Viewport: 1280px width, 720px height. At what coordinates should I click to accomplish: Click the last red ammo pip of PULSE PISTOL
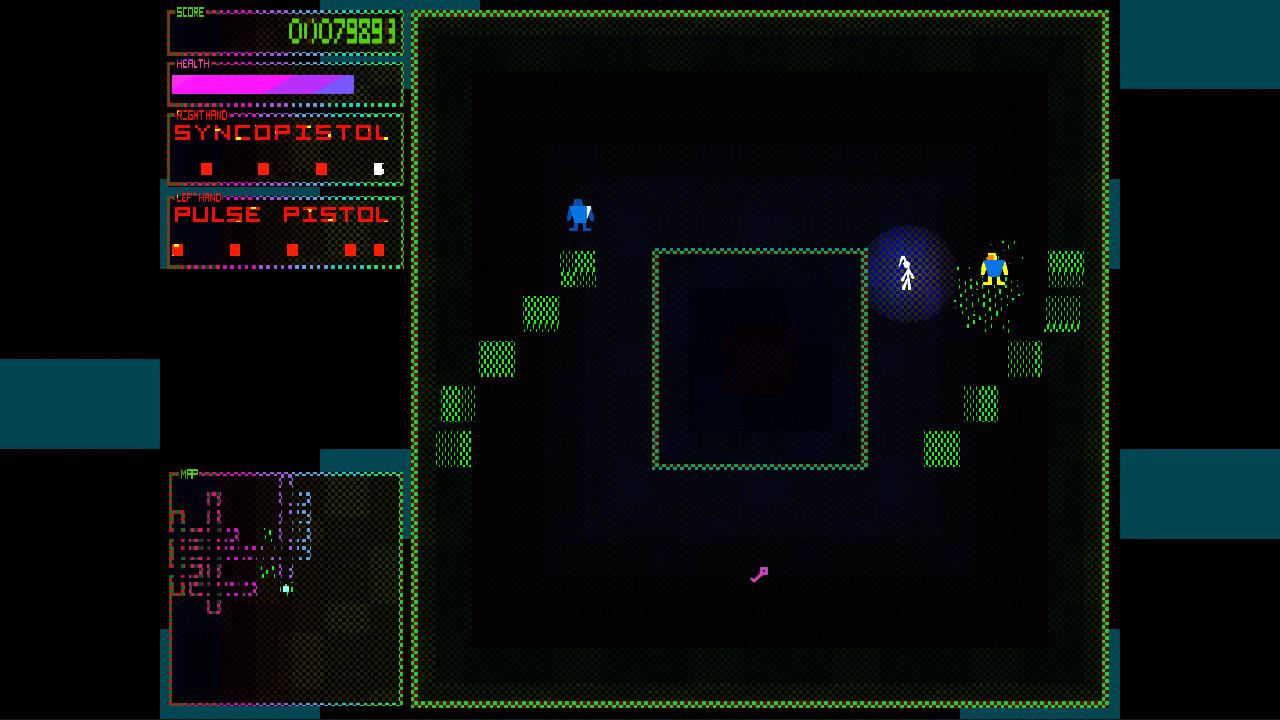pyautogui.click(x=379, y=248)
